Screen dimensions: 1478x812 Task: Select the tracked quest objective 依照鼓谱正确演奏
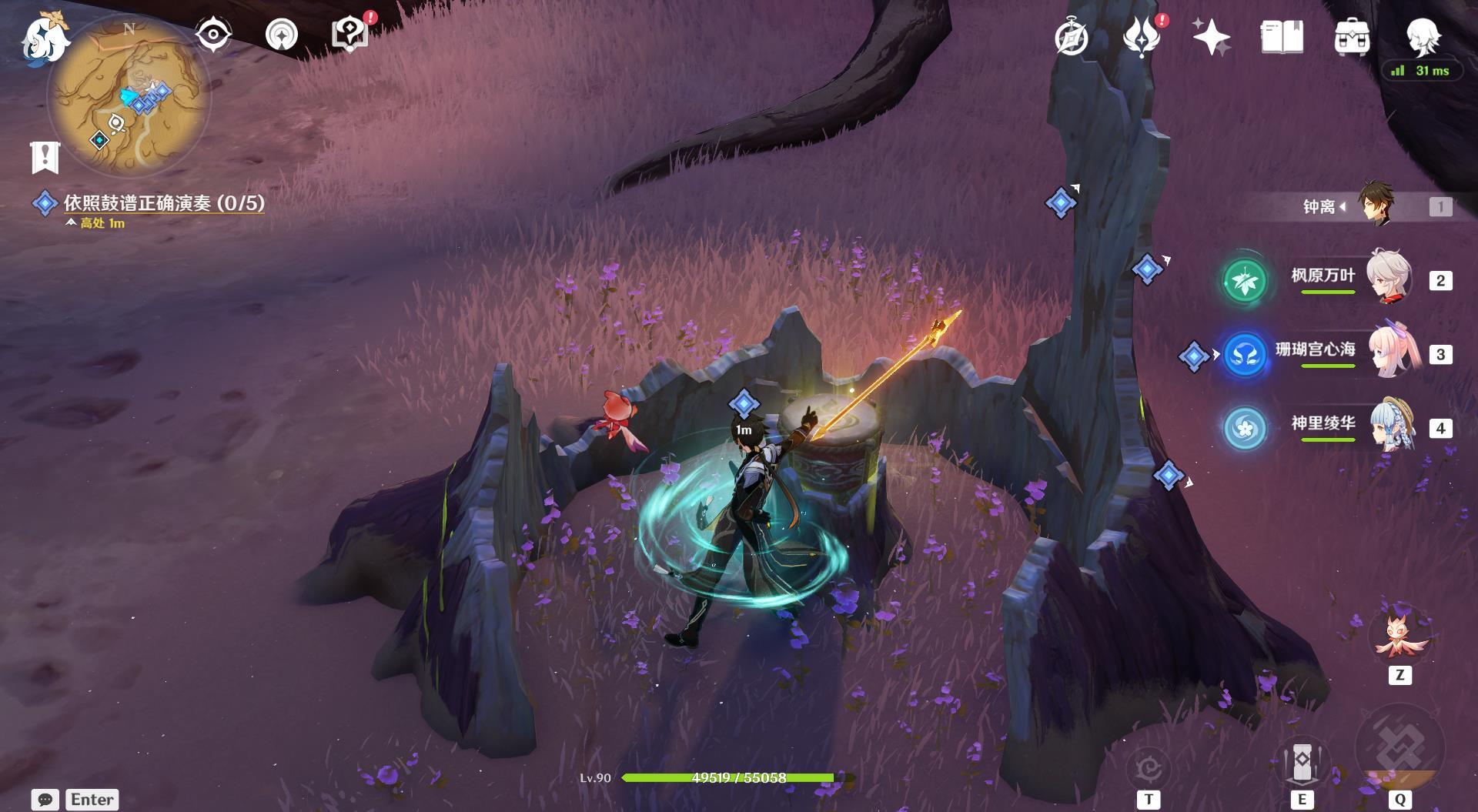click(163, 203)
